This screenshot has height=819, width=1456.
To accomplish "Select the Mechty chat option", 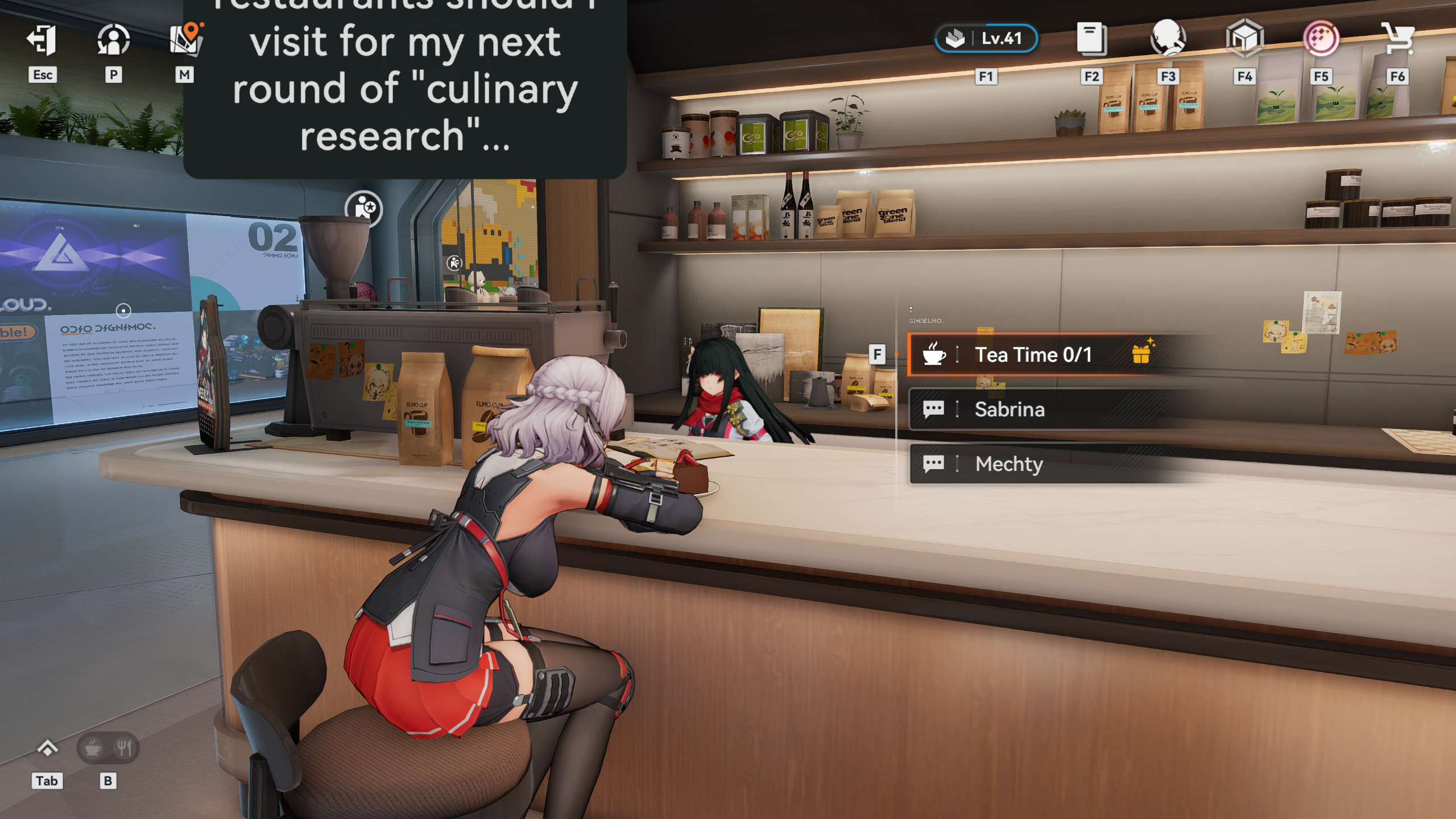I will 1009,464.
